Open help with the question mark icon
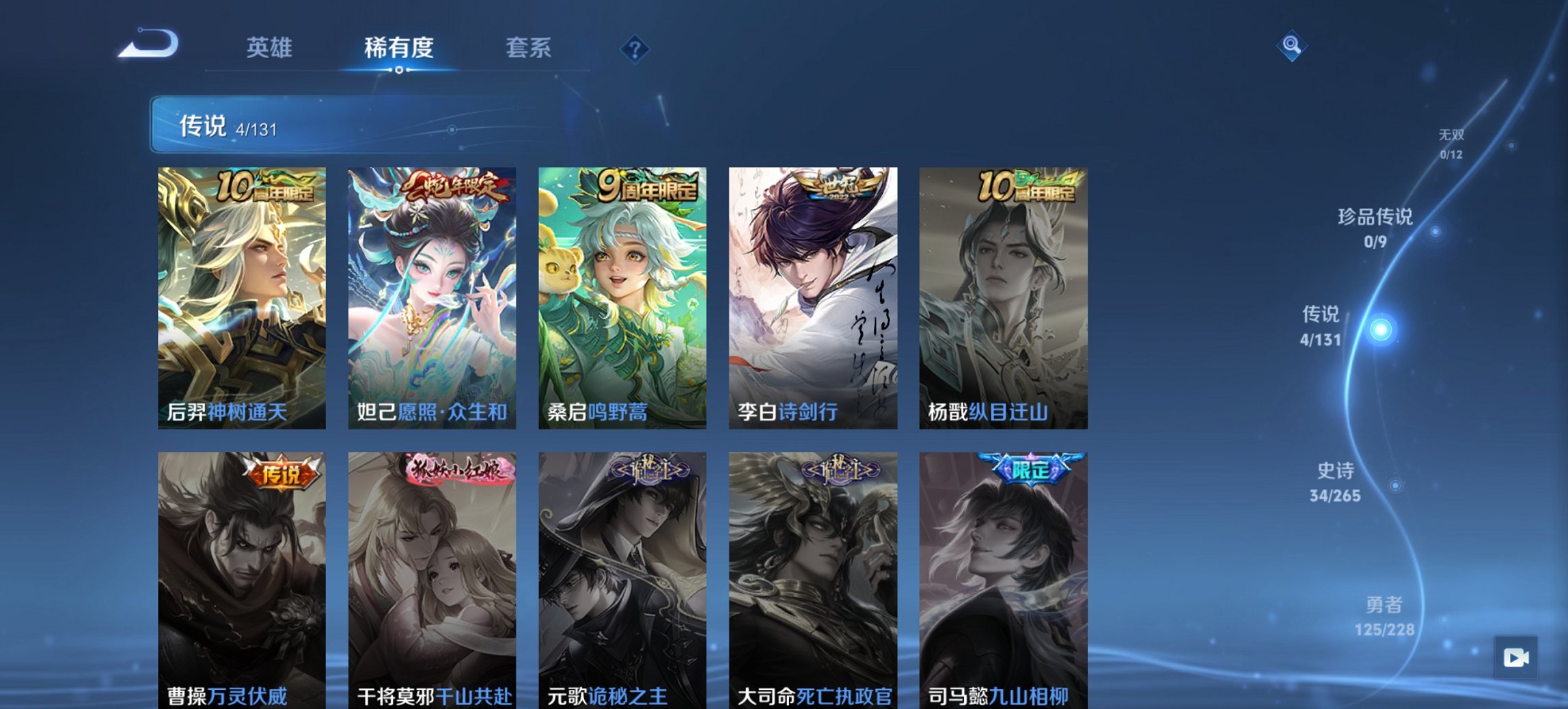Screen dimensions: 1568x709 click(635, 48)
